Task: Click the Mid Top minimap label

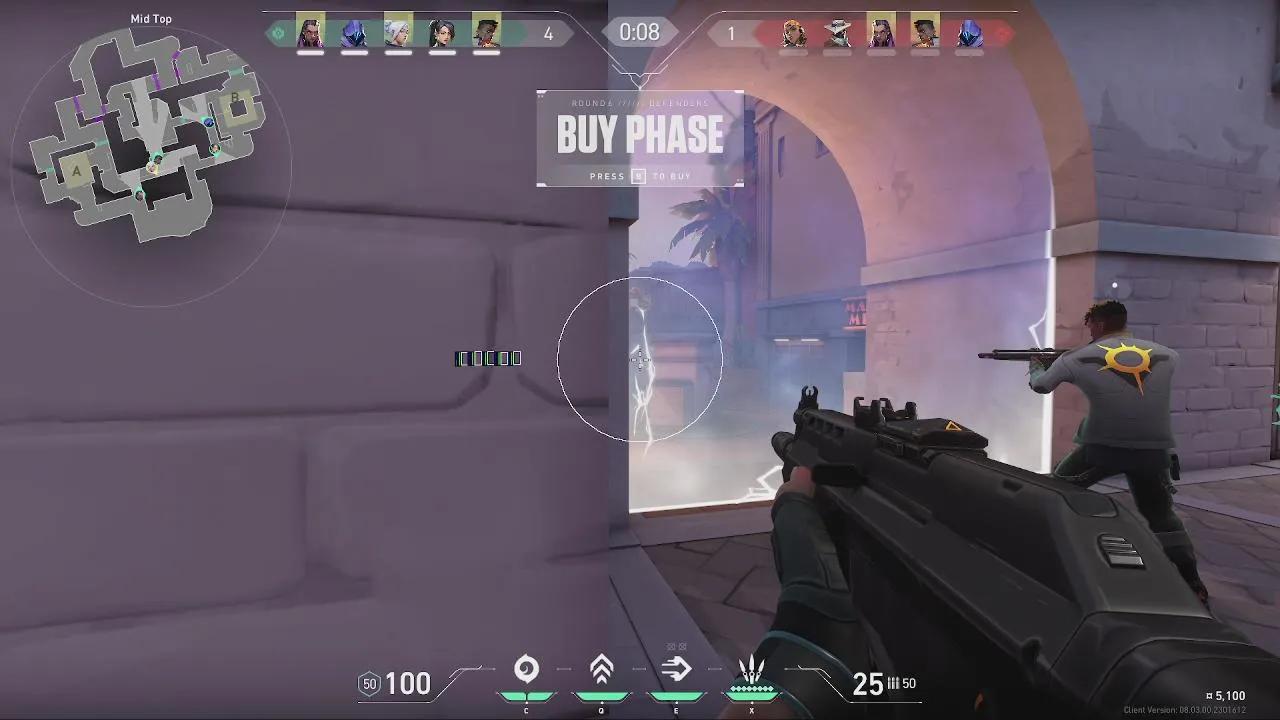Action: tap(151, 18)
